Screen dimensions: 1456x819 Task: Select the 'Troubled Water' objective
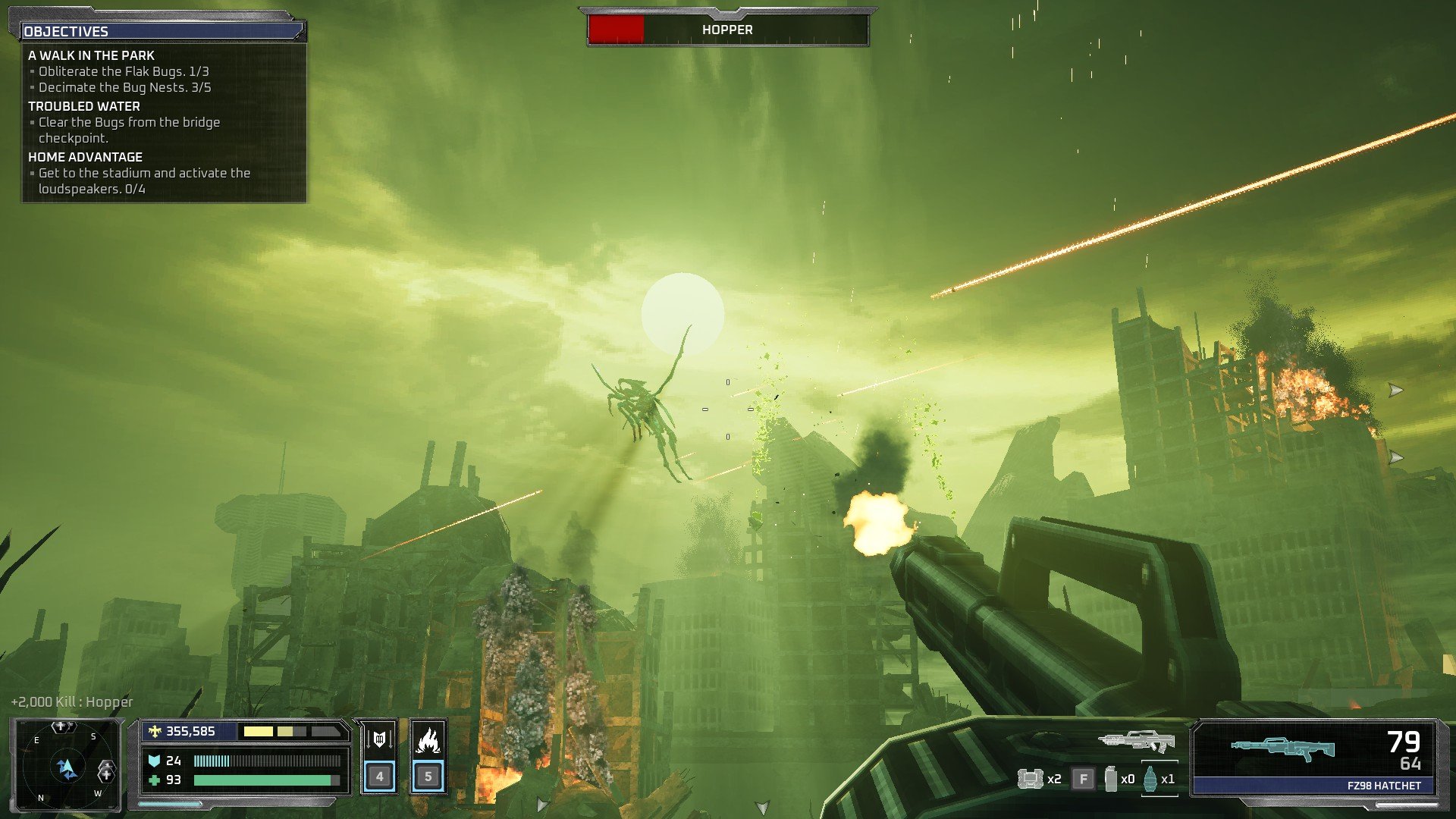click(84, 106)
